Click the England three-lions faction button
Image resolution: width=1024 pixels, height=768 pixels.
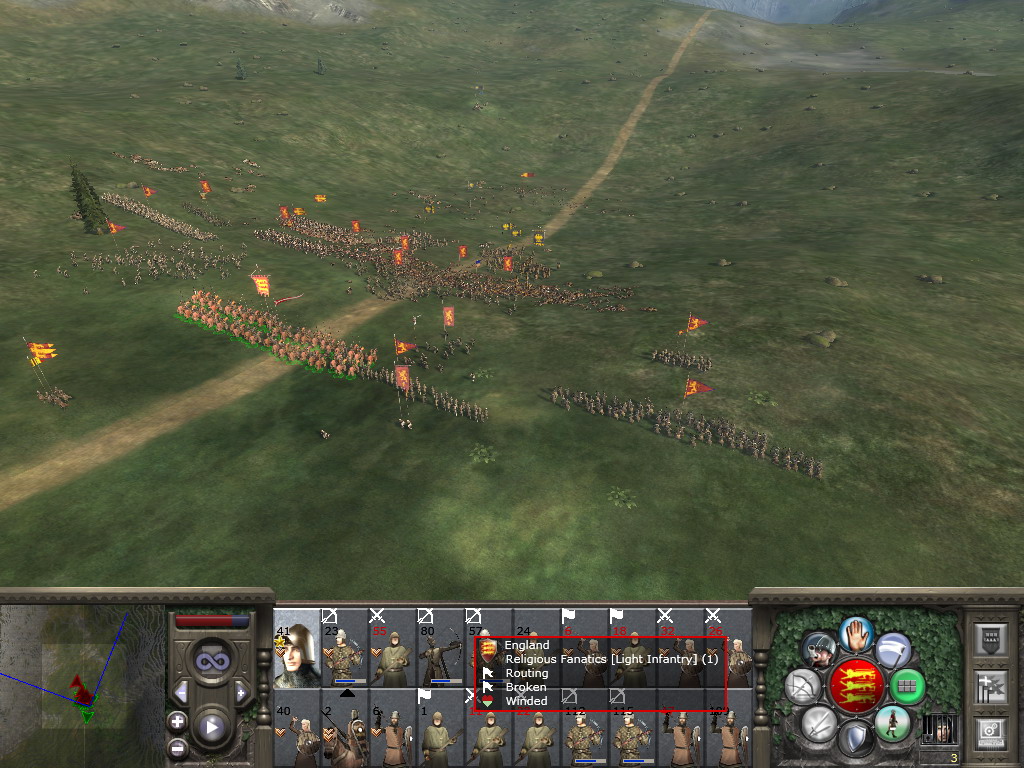coord(857,686)
